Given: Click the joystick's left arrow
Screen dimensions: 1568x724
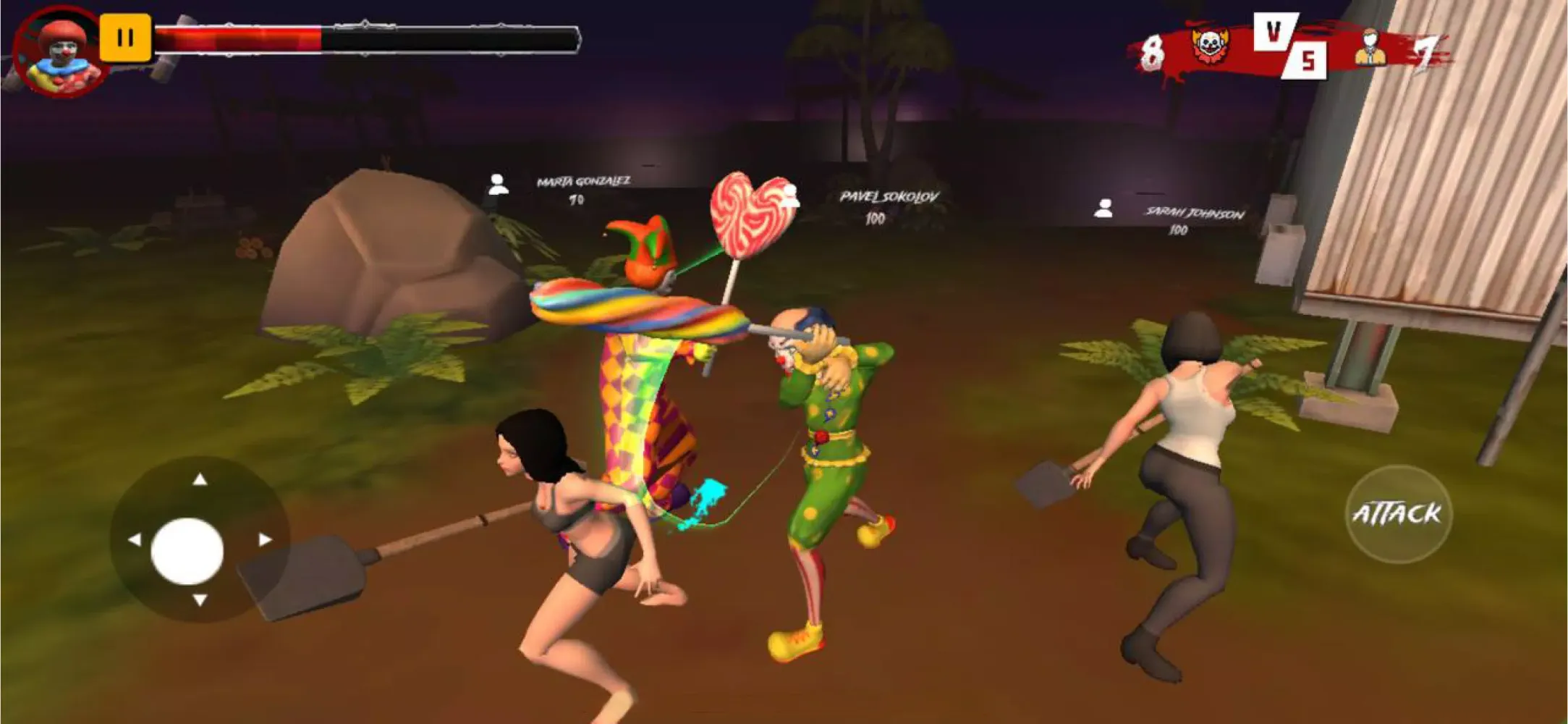Looking at the screenshot, I should pos(135,539).
